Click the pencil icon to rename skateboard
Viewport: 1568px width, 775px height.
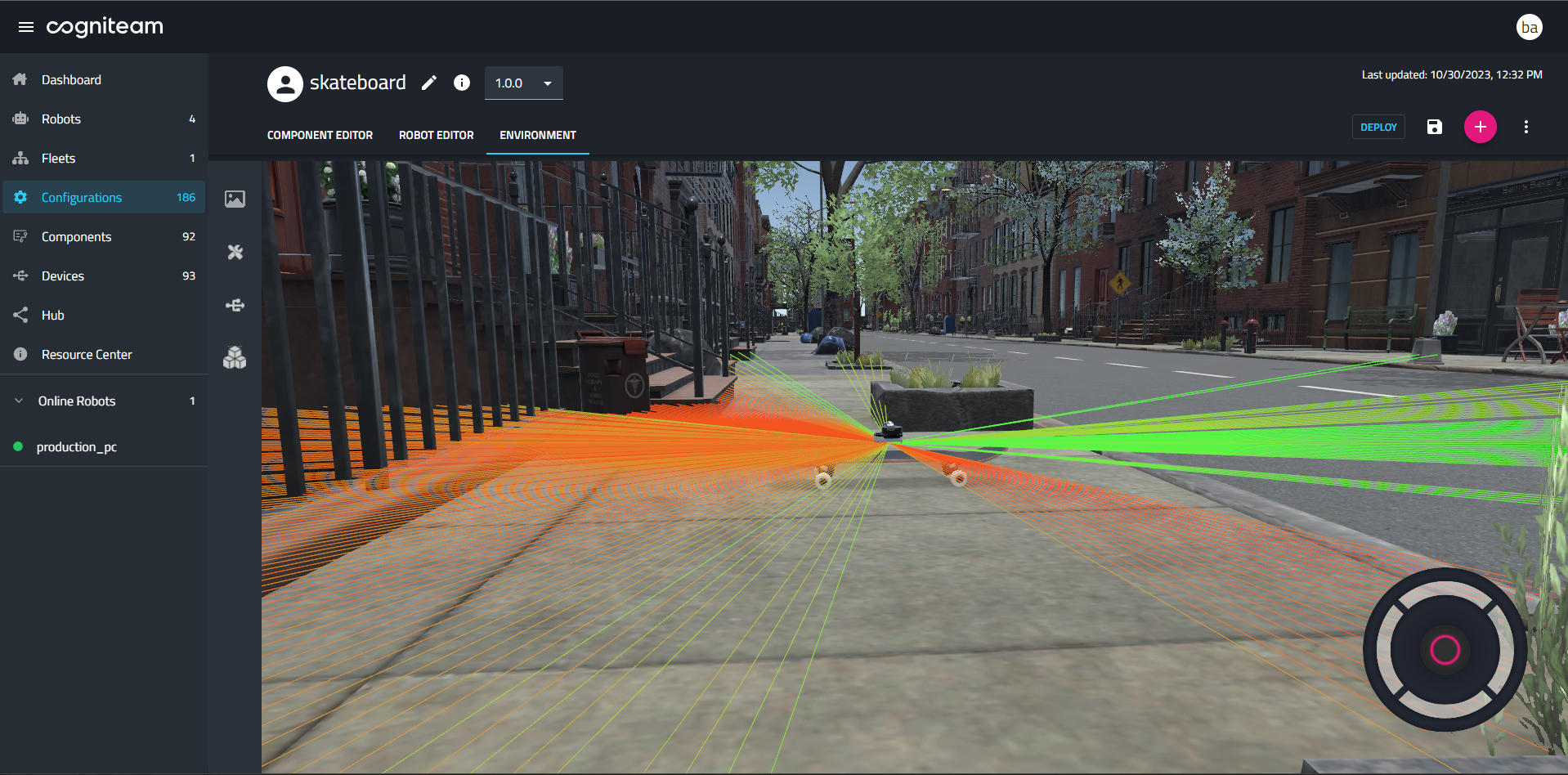(x=428, y=83)
